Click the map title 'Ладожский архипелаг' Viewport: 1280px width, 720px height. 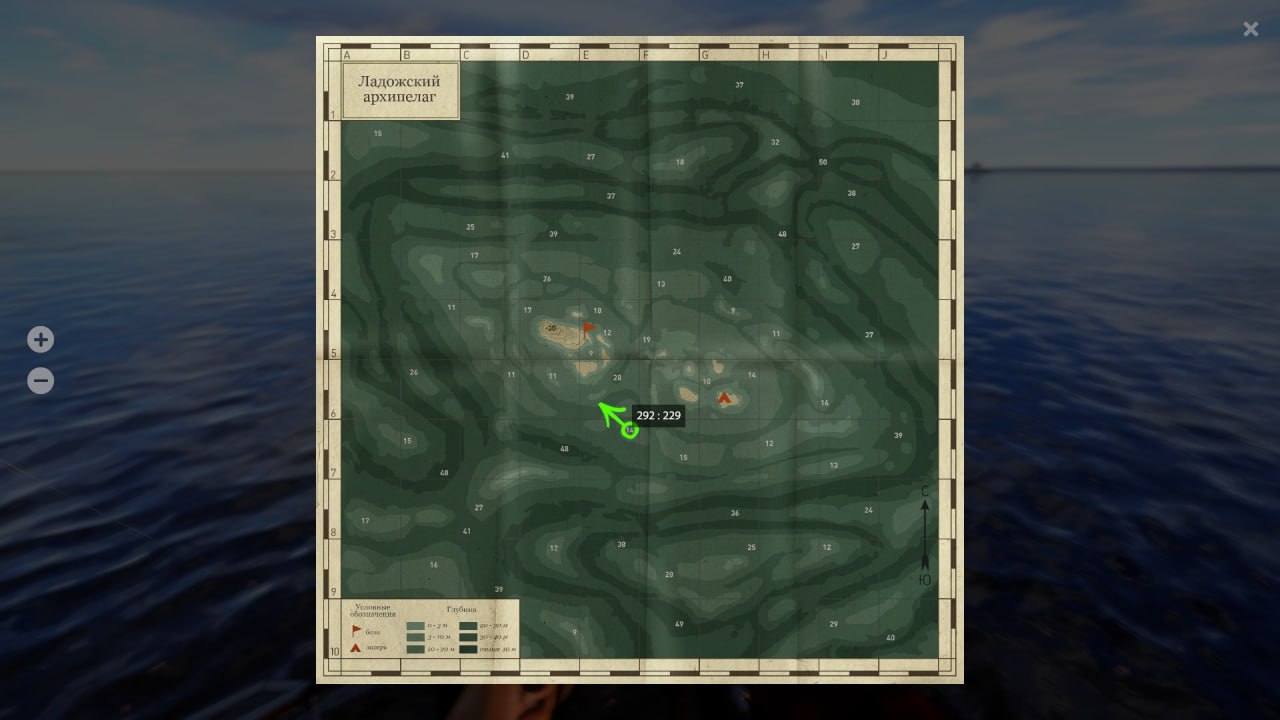pyautogui.click(x=401, y=89)
